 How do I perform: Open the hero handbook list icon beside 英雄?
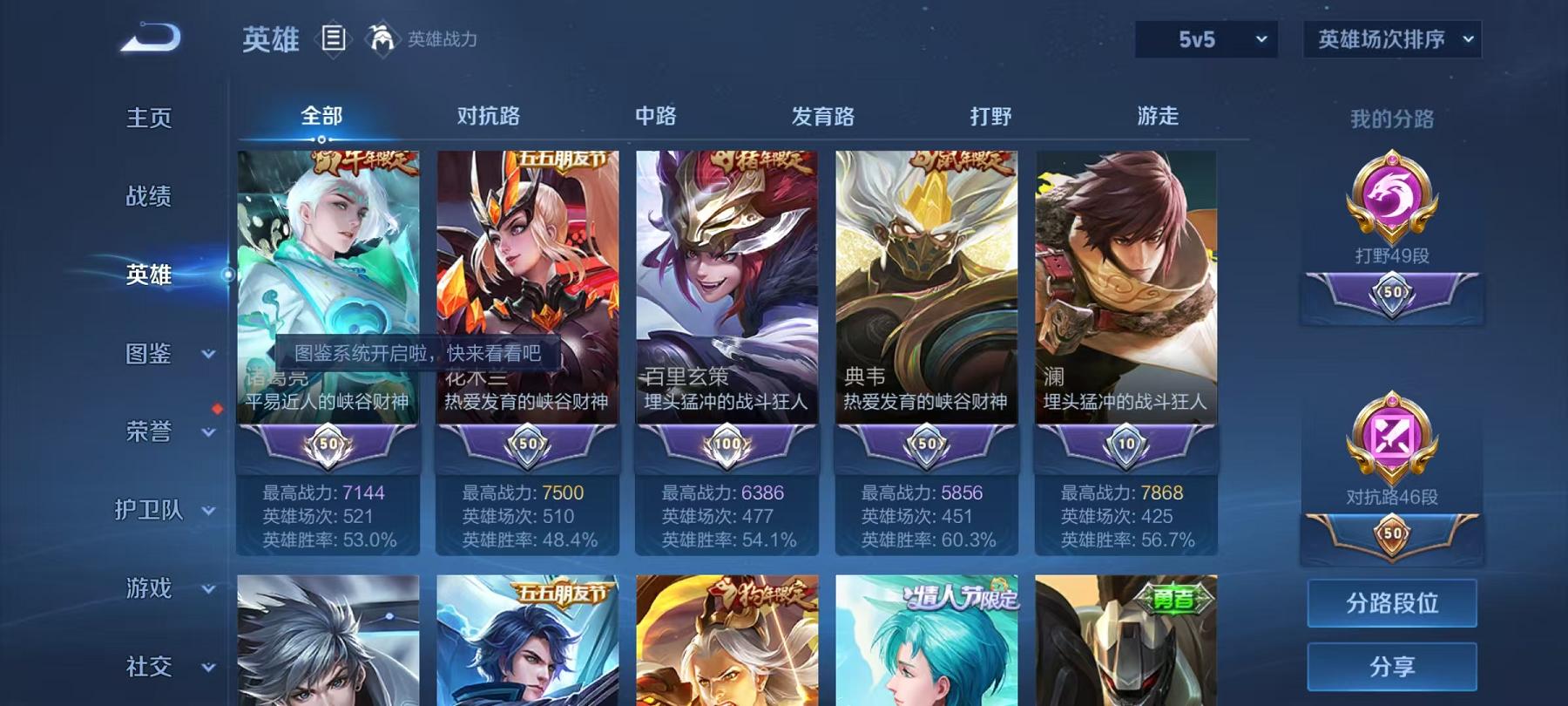click(334, 39)
